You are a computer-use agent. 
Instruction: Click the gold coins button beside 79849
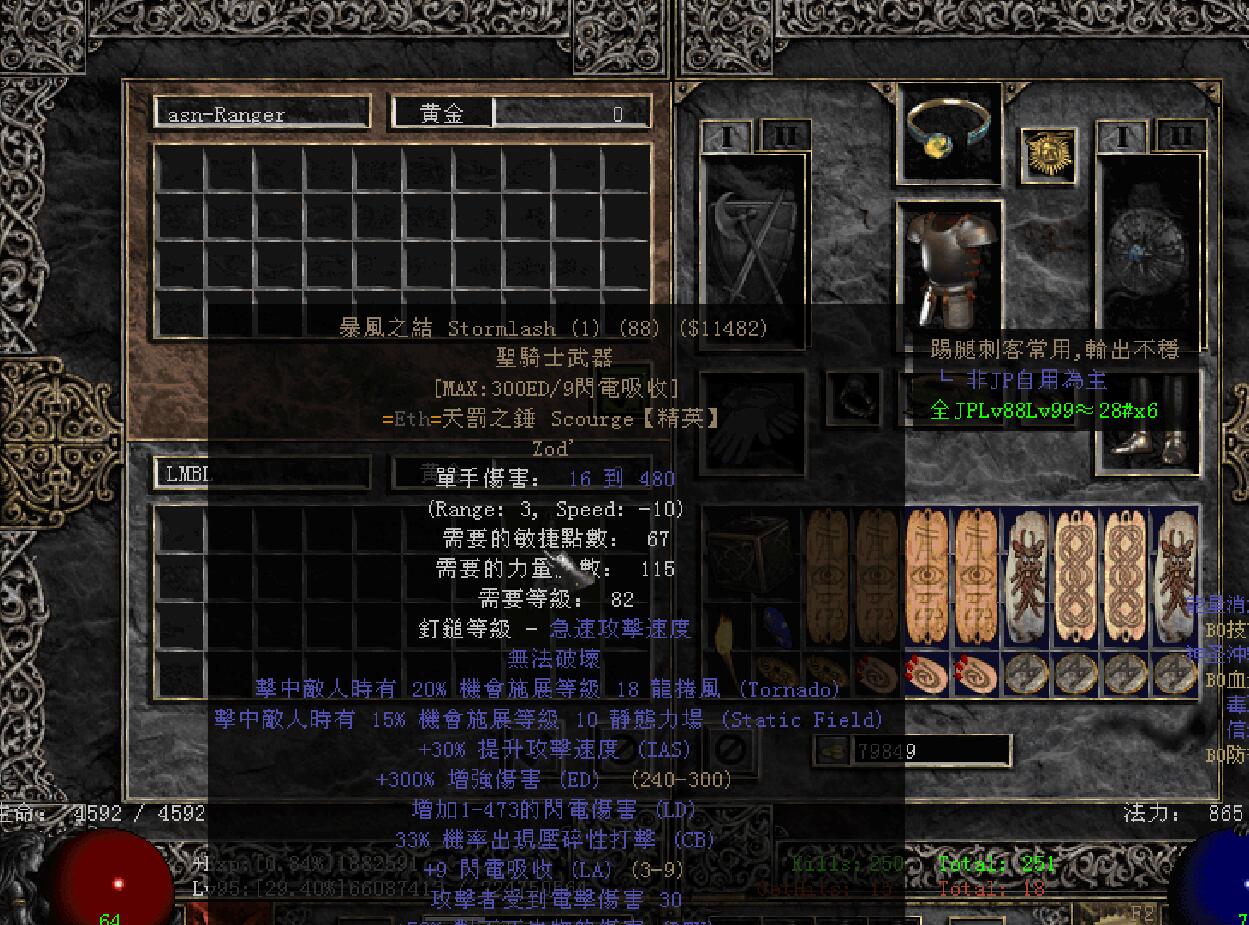click(828, 751)
